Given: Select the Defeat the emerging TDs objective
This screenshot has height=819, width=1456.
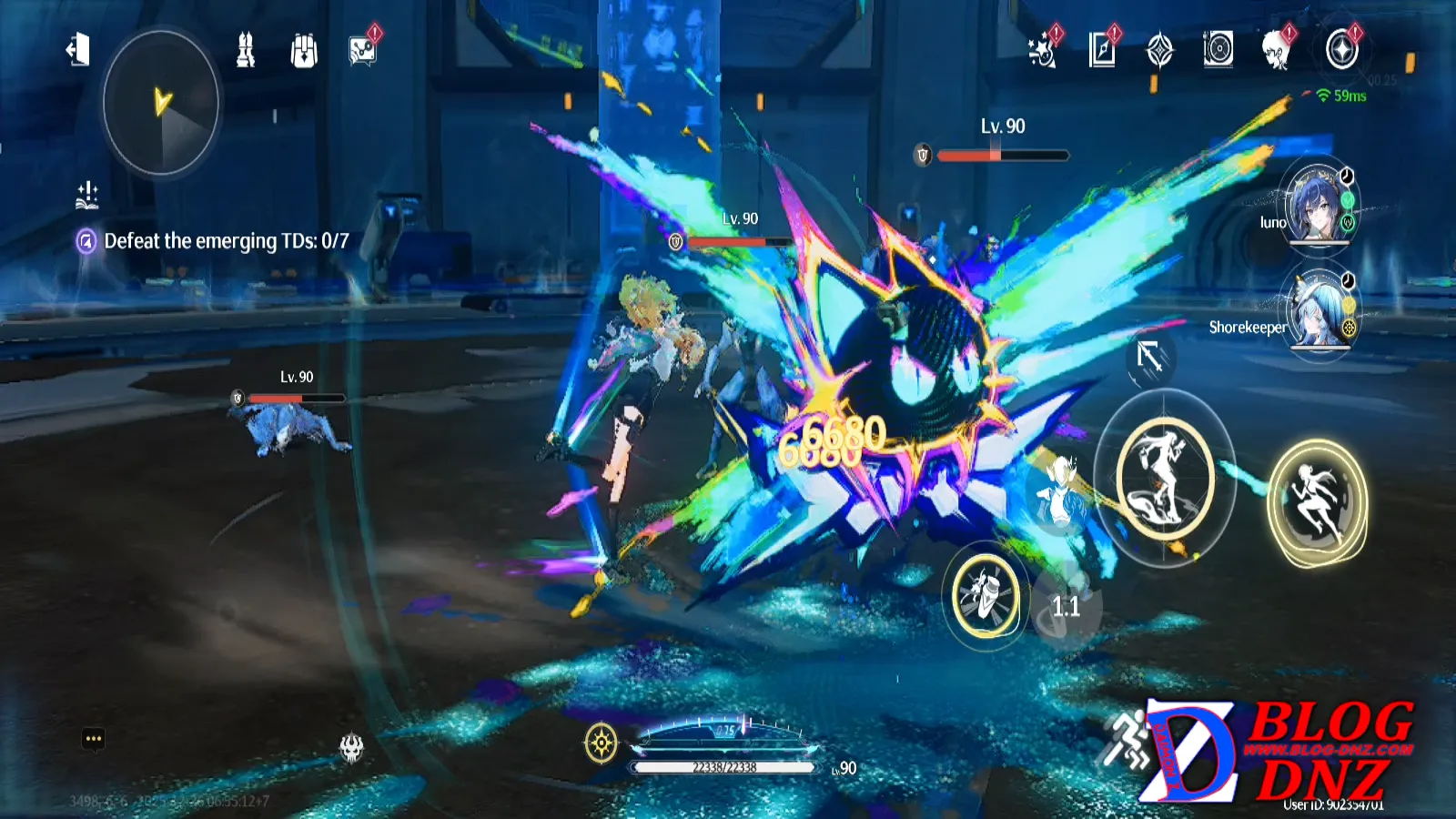Looking at the screenshot, I should 226,241.
